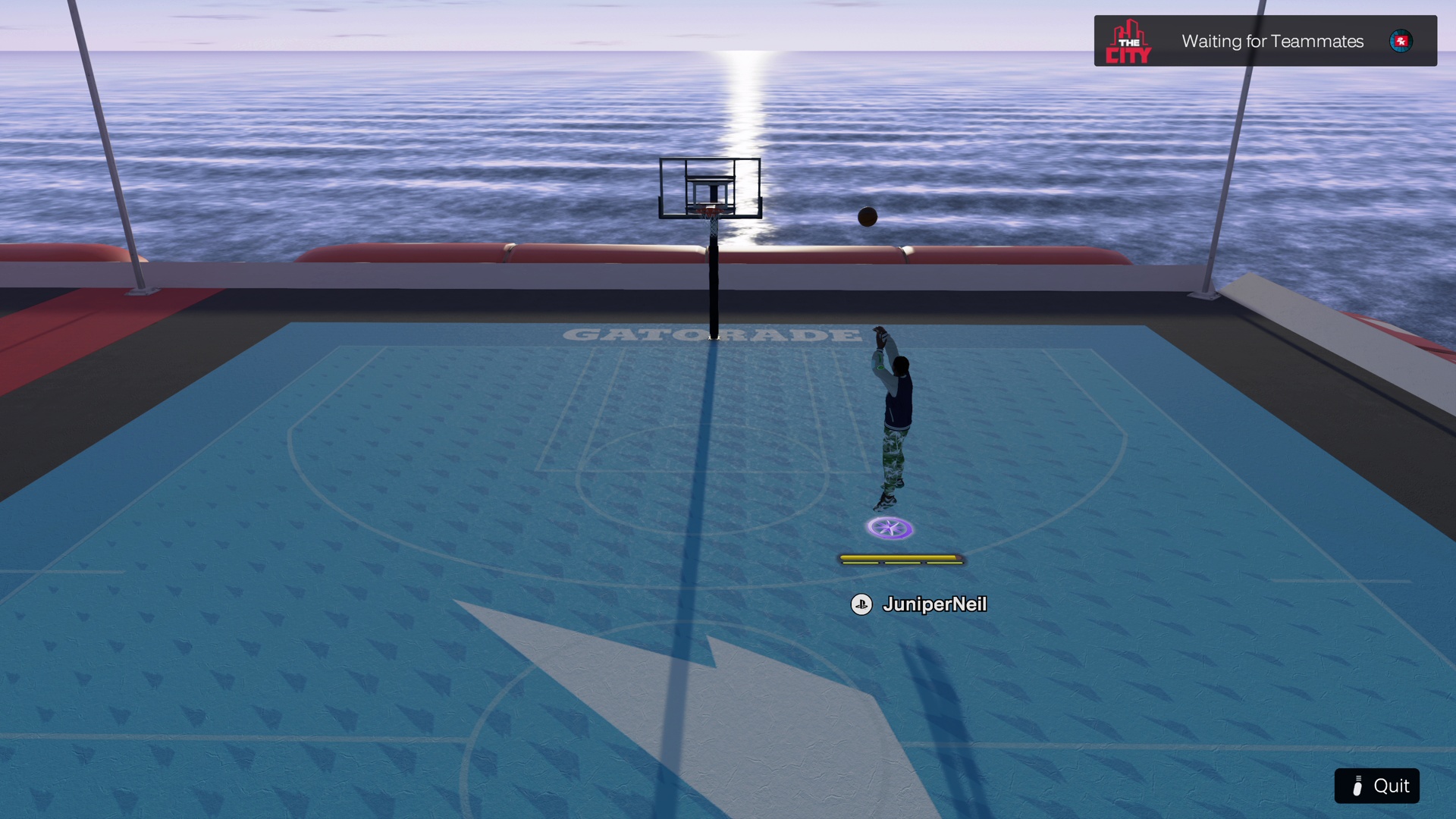Click the yellow shot meter bar
The height and width of the screenshot is (819, 1456).
(901, 559)
